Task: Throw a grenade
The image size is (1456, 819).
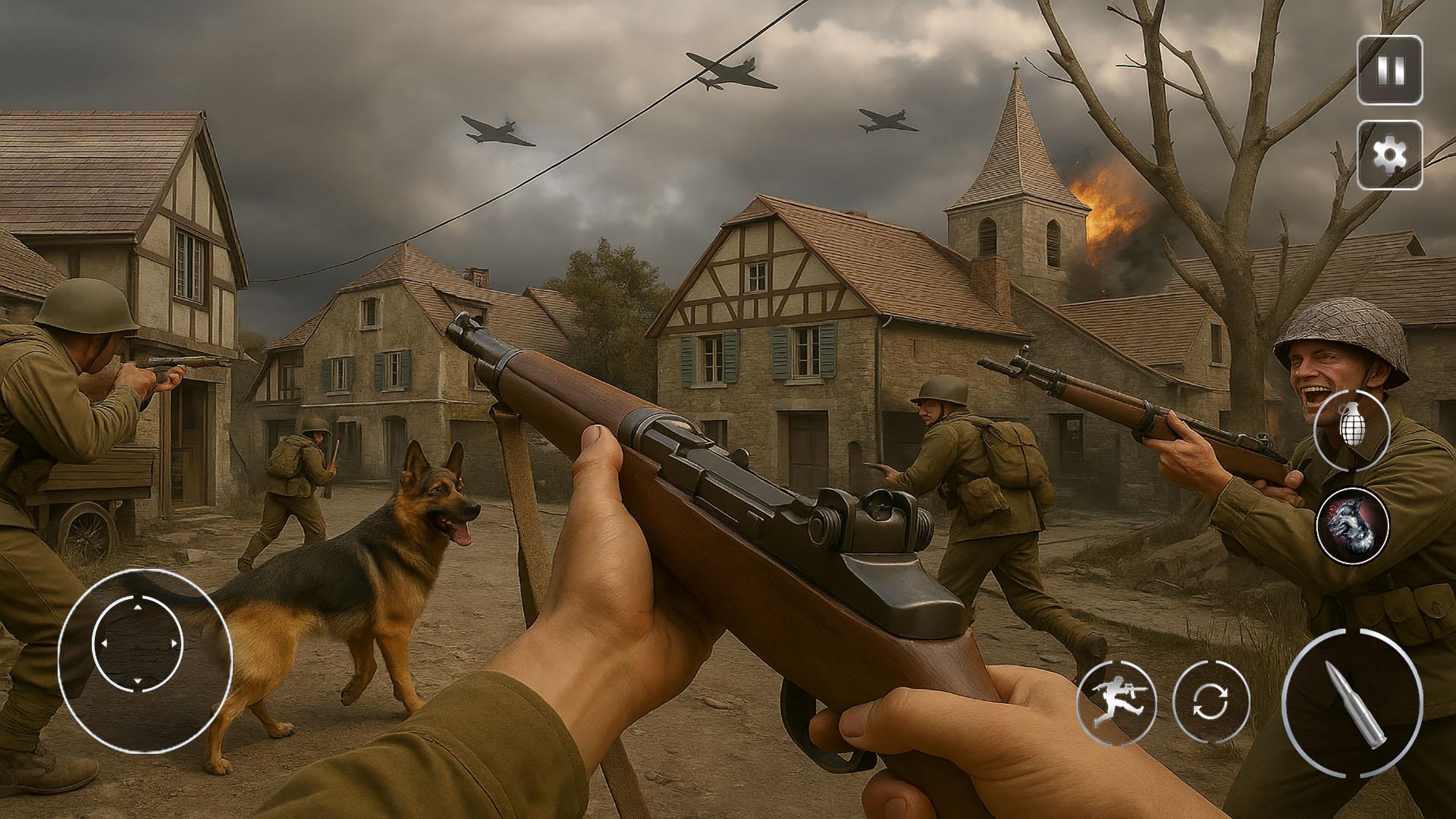Action: click(x=1351, y=429)
